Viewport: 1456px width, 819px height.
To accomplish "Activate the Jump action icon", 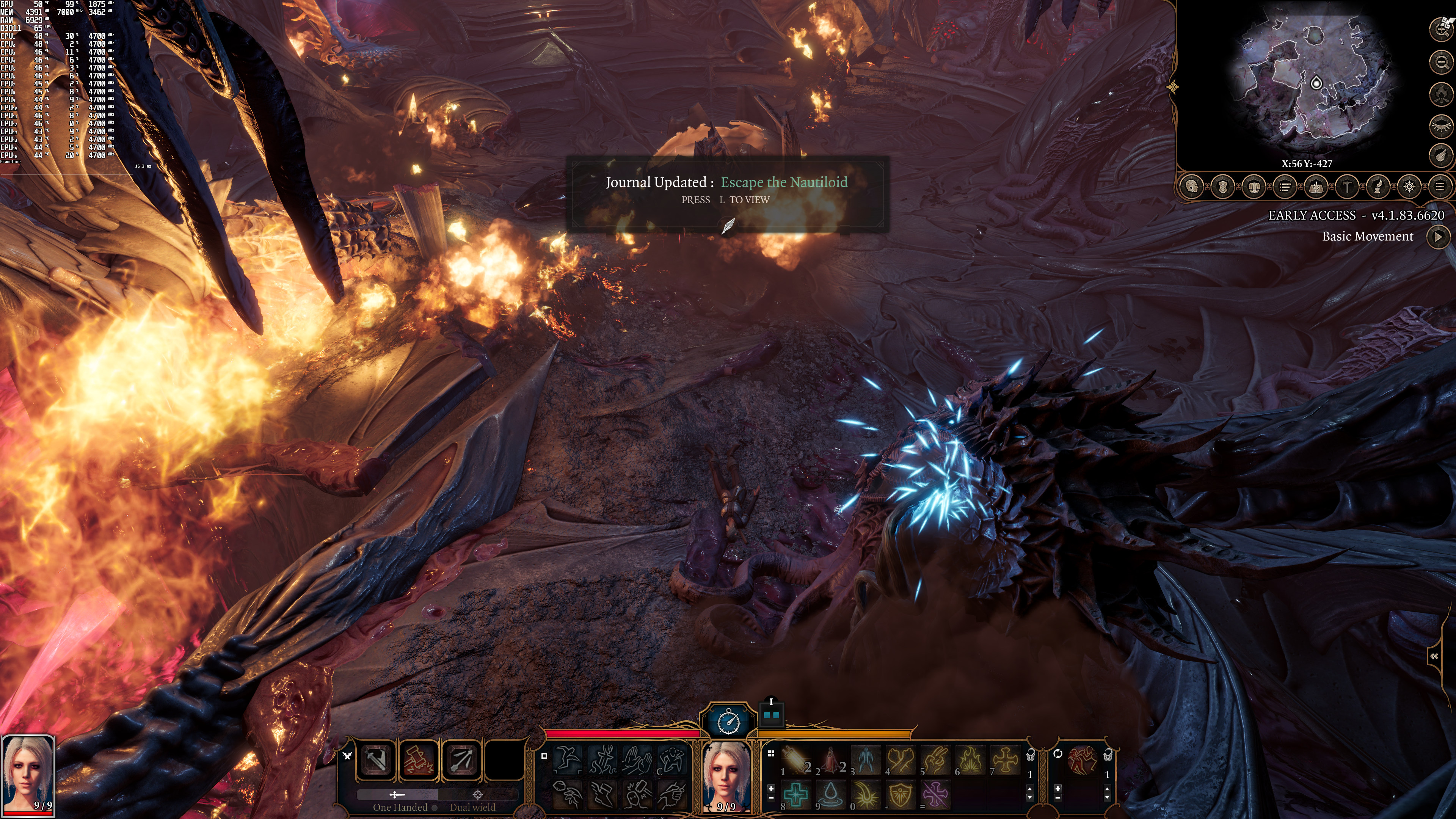I will (x=568, y=758).
